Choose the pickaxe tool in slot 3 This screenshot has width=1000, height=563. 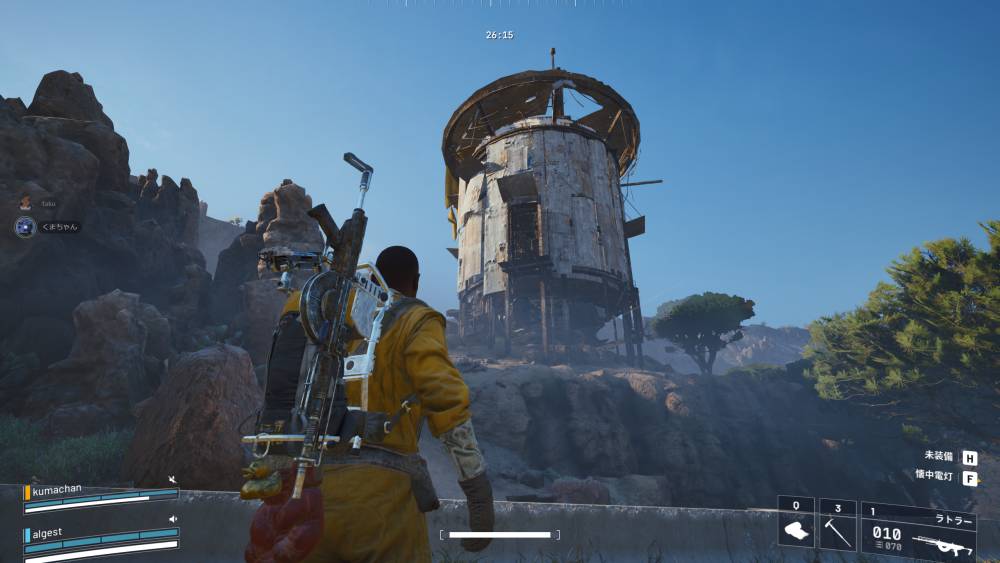pyautogui.click(x=837, y=527)
